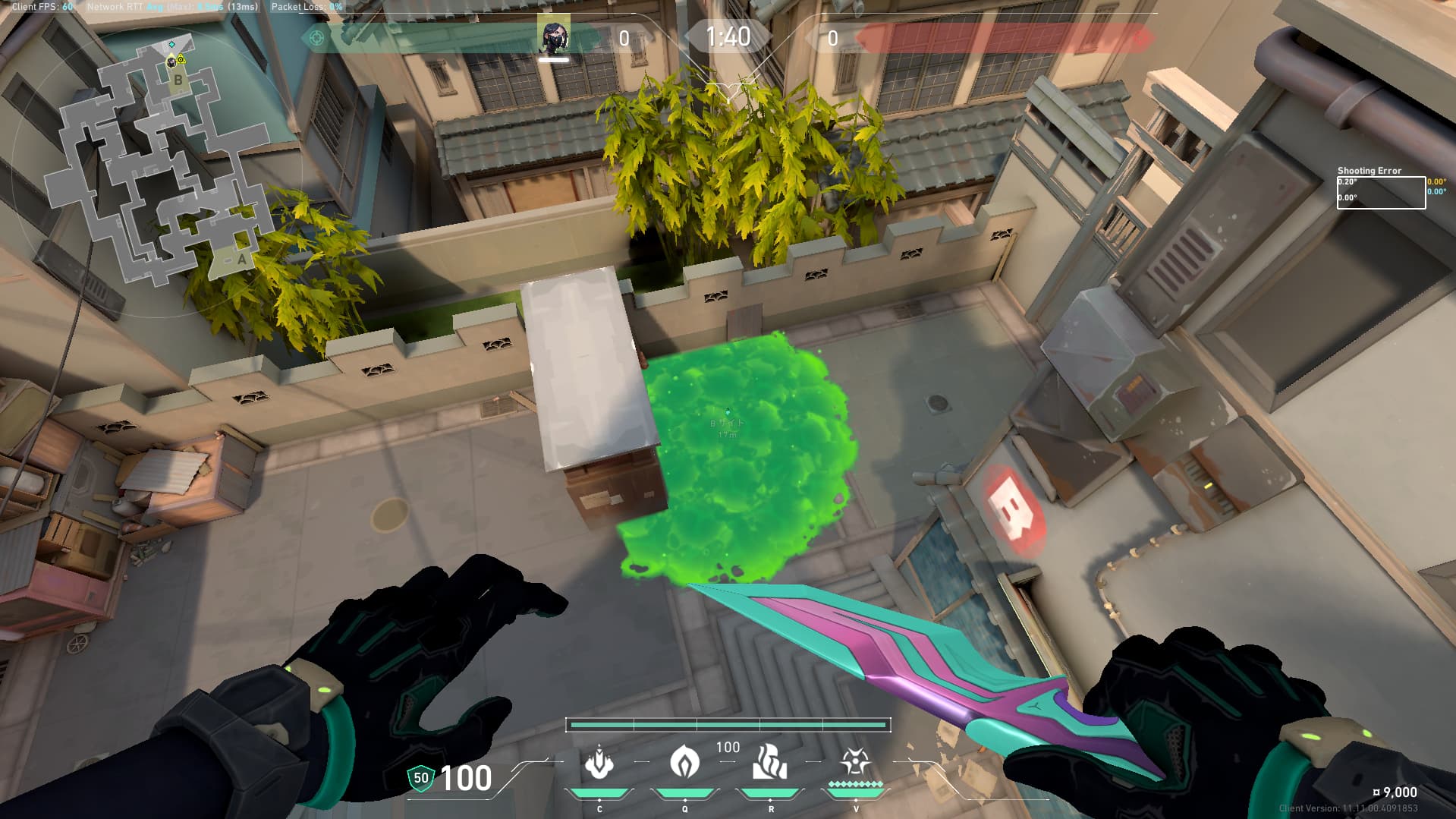Use the Poison Cloud ability icon
The image size is (1456, 819).
coord(684,762)
